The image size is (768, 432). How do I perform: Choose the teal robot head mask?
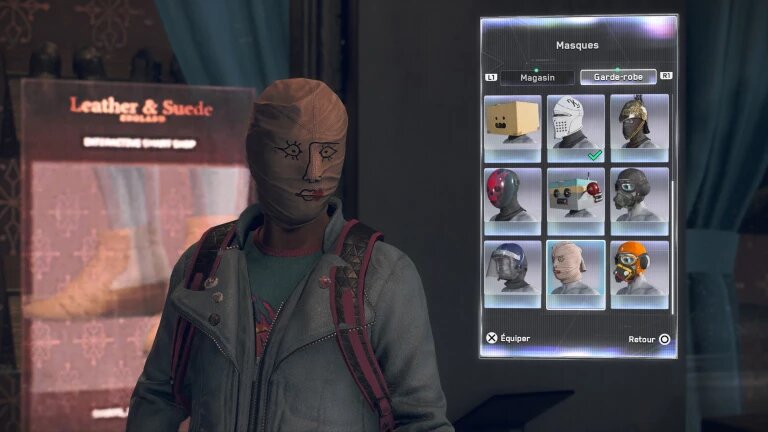[576, 201]
